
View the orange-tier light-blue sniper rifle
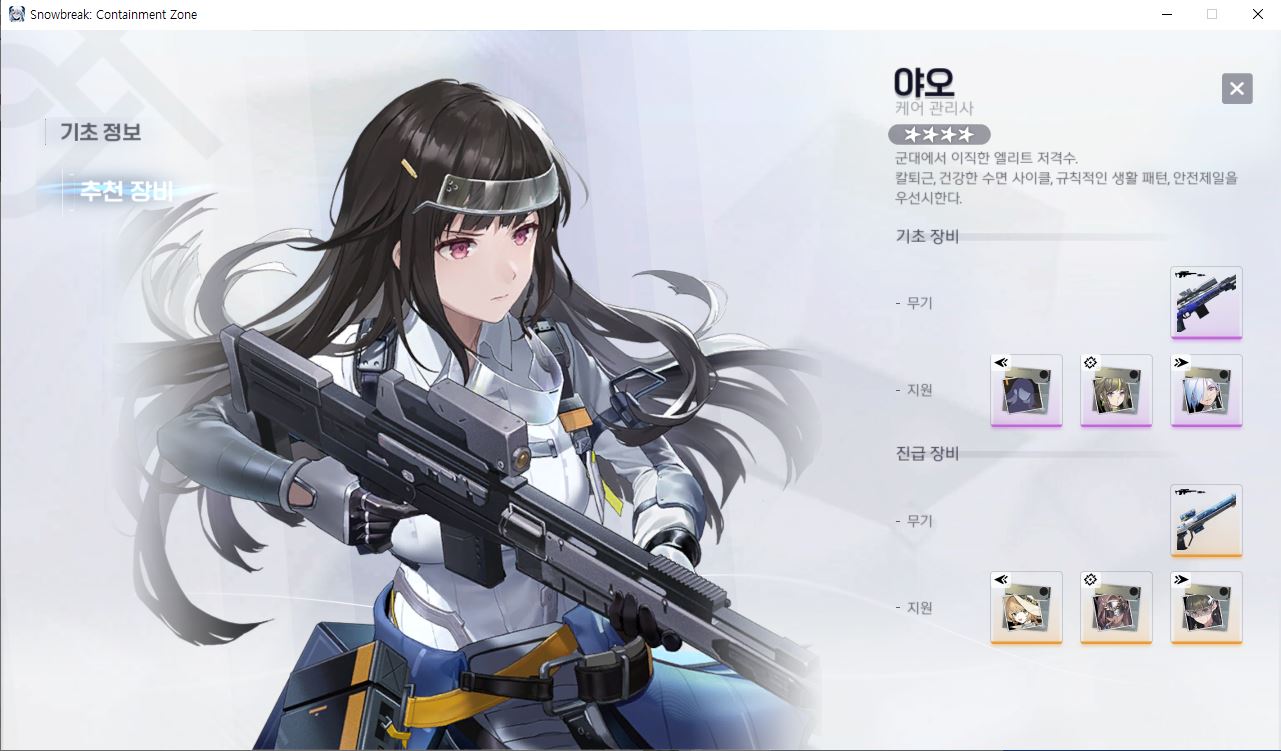tap(1206, 520)
